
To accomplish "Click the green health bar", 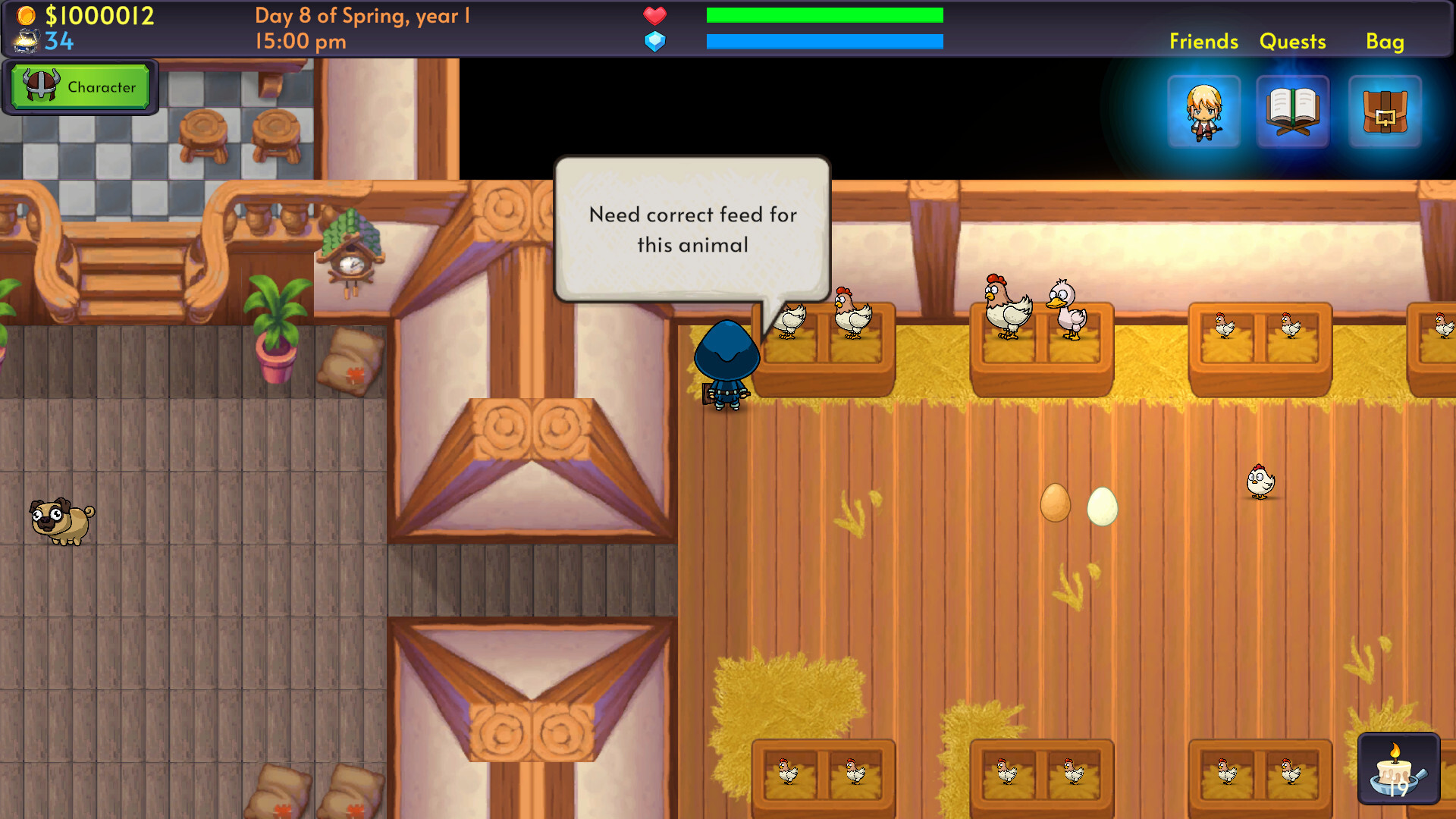I will pyautogui.click(x=824, y=14).
